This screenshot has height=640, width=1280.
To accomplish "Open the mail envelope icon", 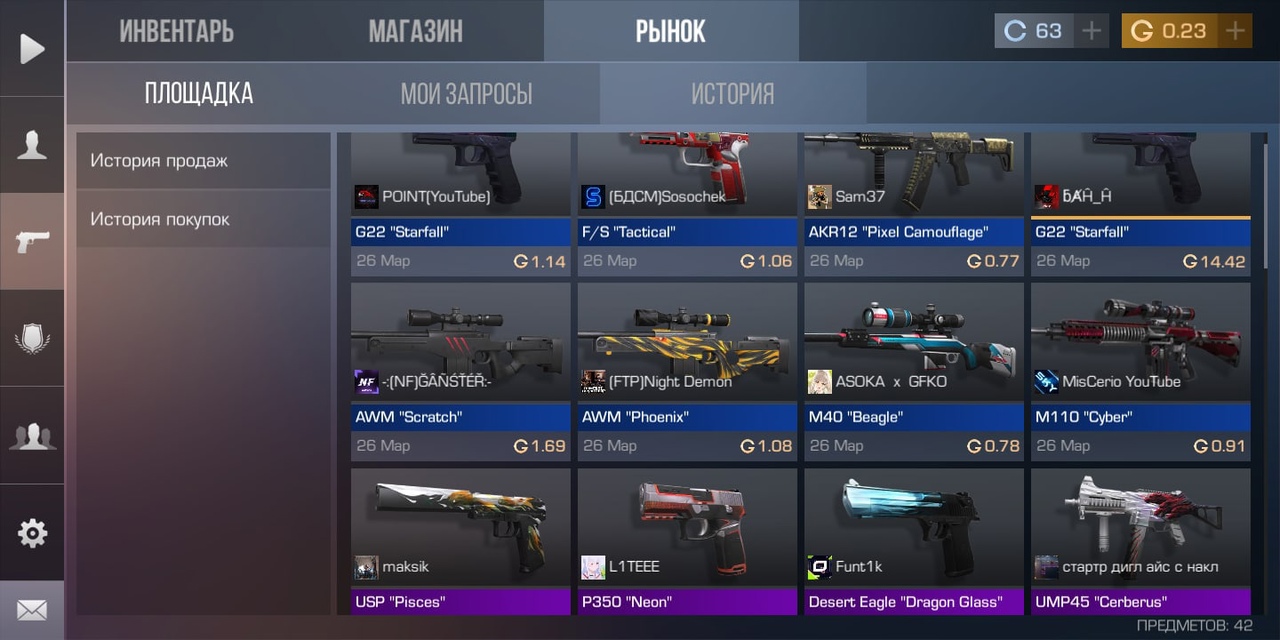I will point(32,609).
